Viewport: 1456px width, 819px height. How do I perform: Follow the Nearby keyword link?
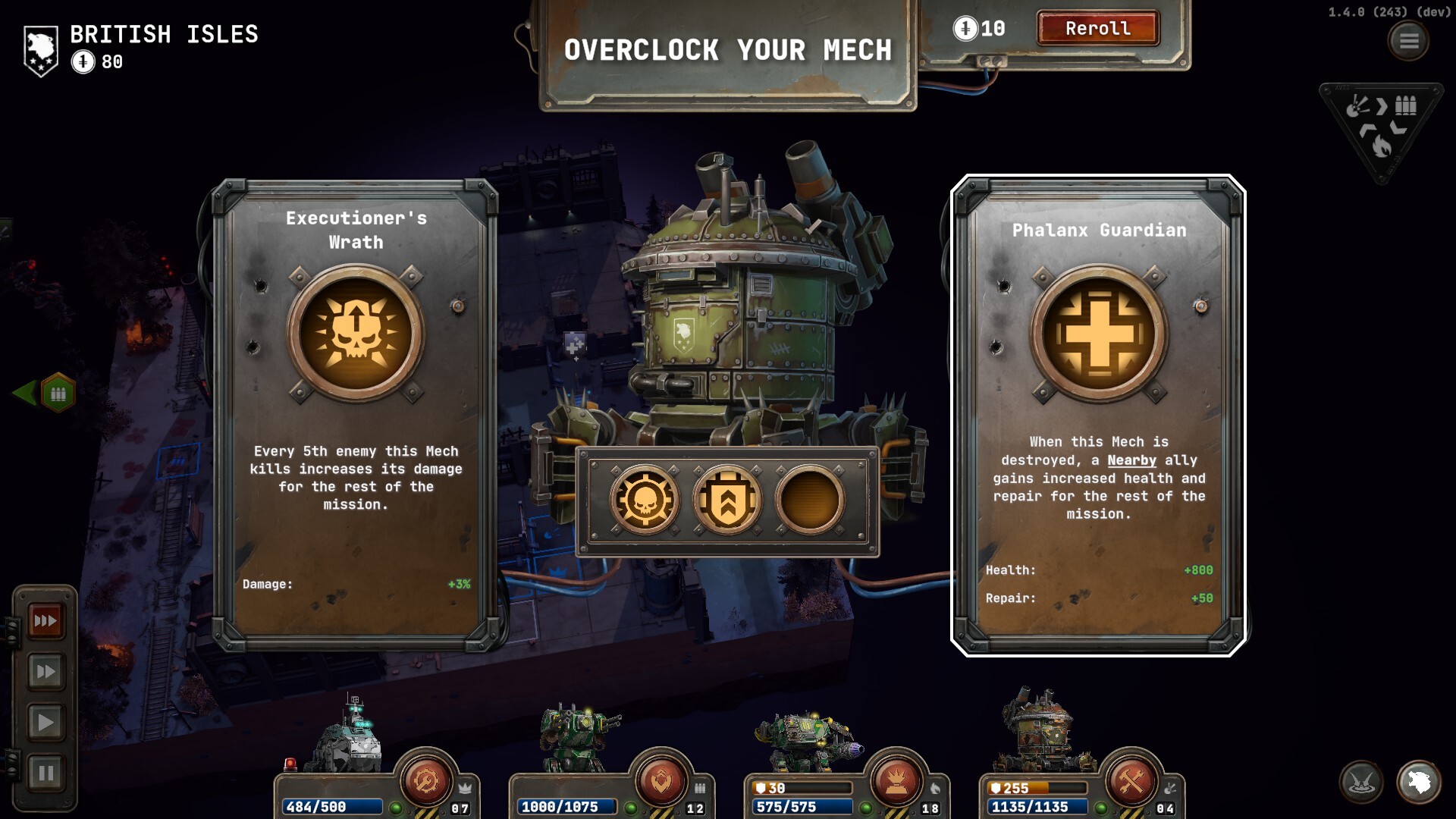pos(1131,460)
